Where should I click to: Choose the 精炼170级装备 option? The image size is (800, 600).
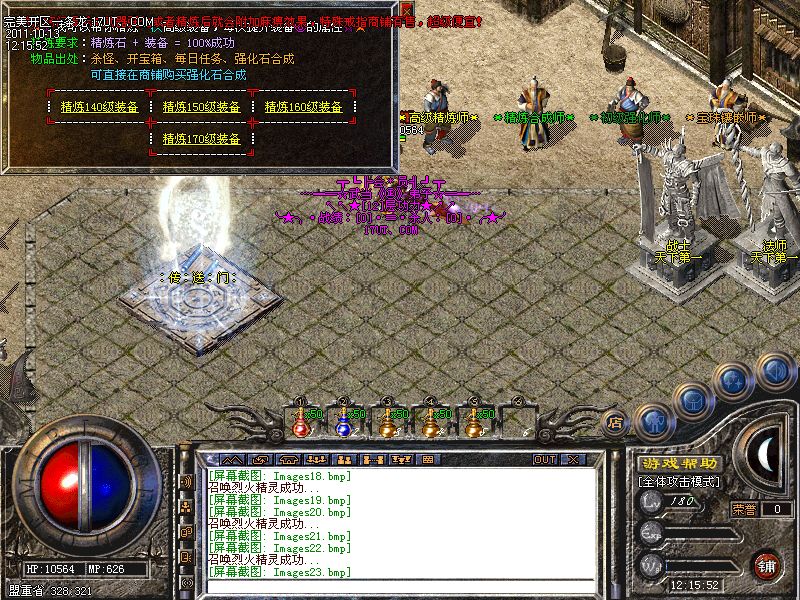tap(201, 139)
